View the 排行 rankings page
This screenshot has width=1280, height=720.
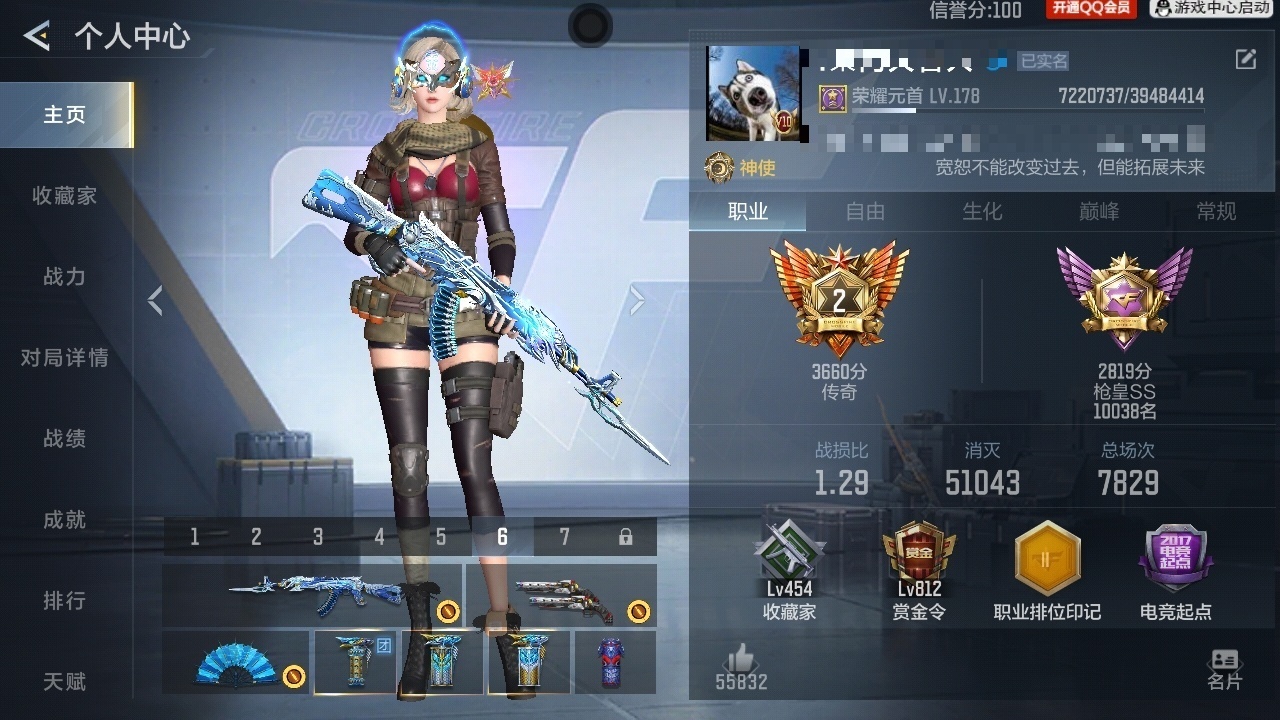pyautogui.click(x=64, y=601)
